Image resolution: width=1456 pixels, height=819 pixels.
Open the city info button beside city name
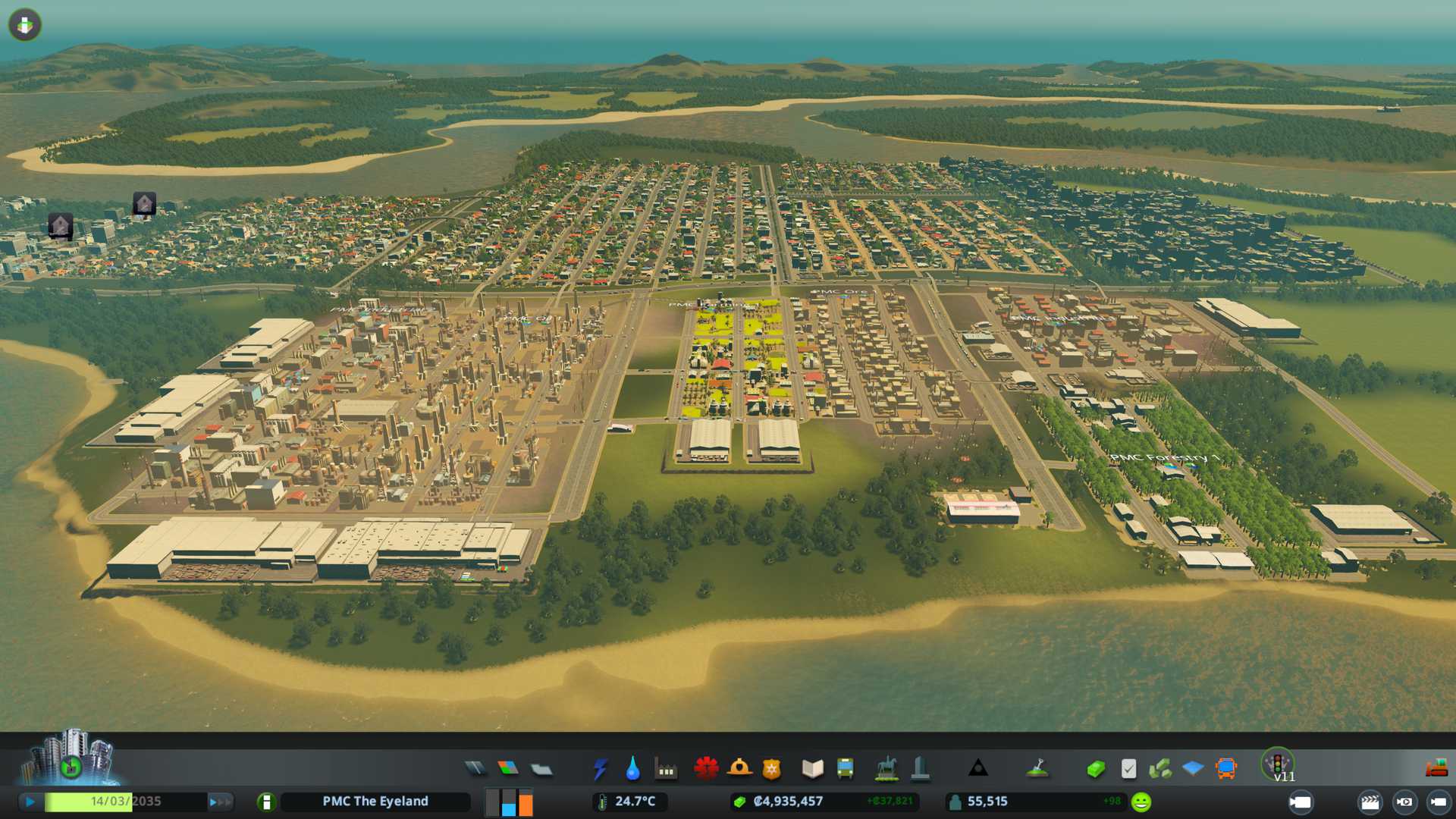(266, 802)
